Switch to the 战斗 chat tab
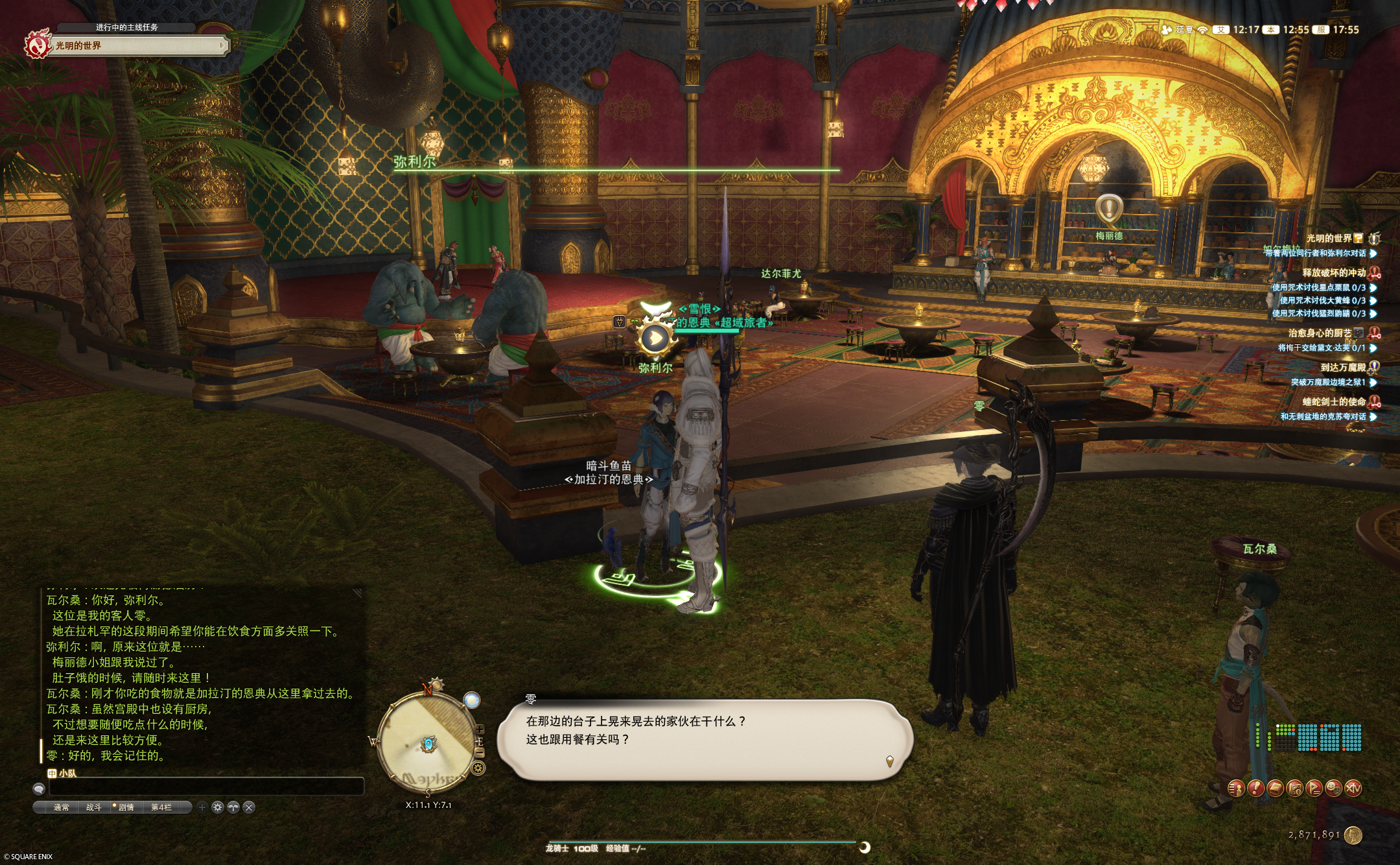 [x=94, y=807]
